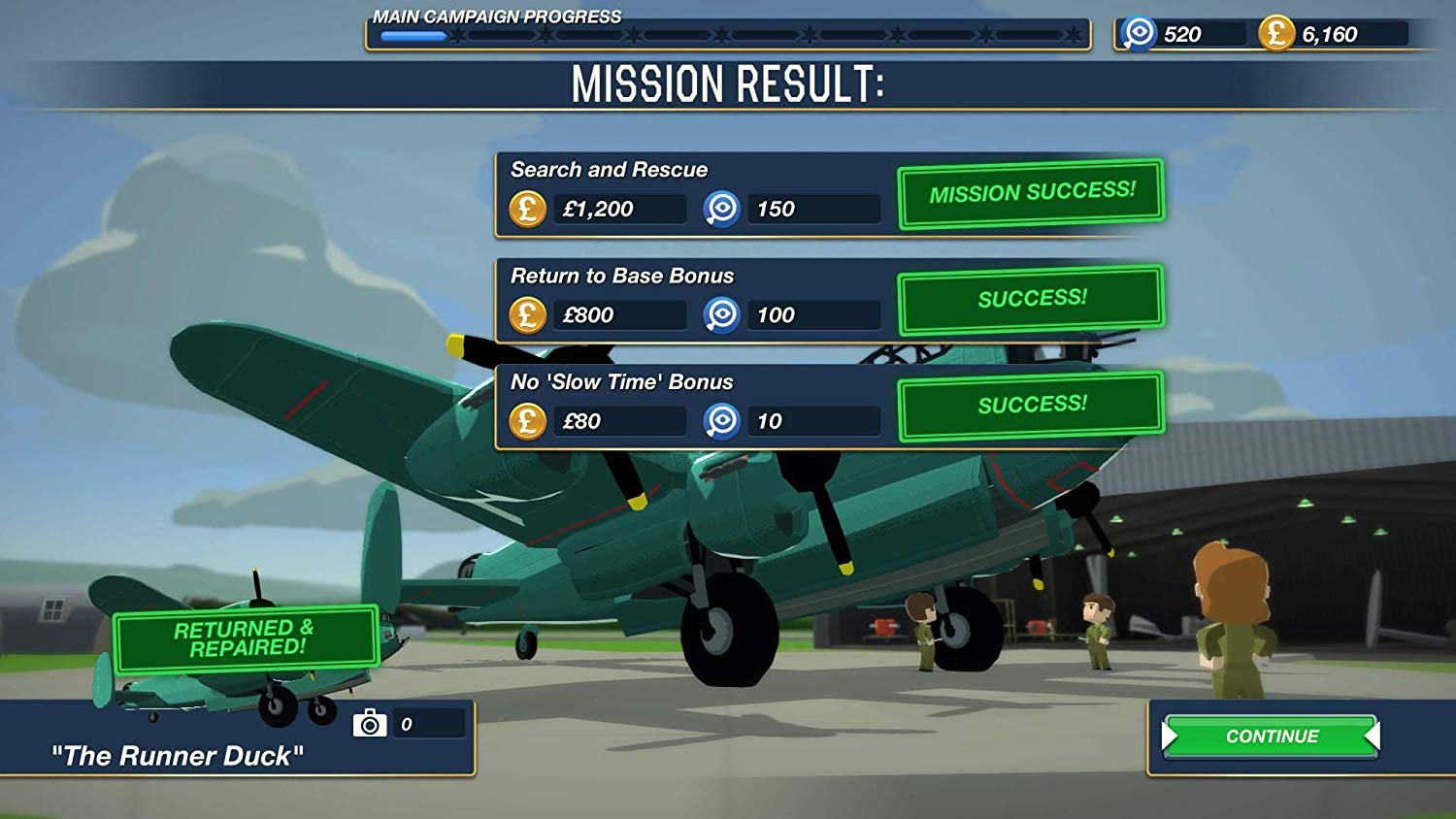Viewport: 1456px width, 819px height.
Task: Click the photo count field showing 0
Action: point(427,722)
